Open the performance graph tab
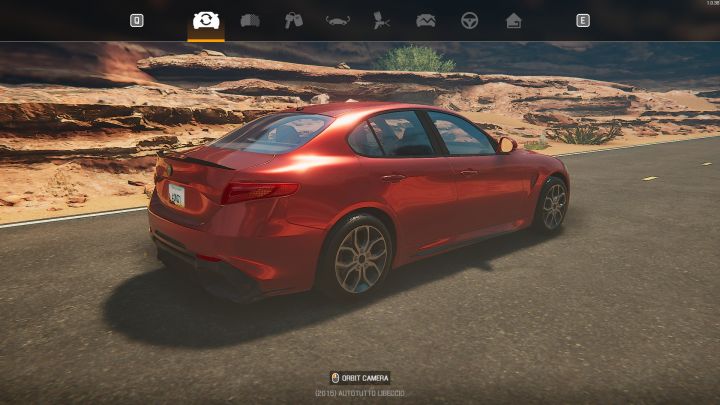The width and height of the screenshot is (720, 405). click(426, 20)
